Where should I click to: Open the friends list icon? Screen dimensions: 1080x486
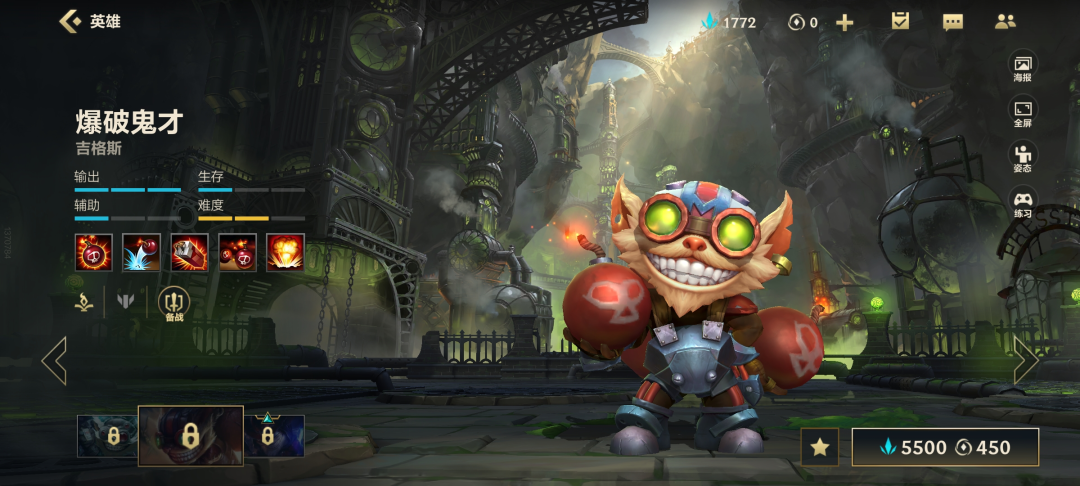pos(1005,21)
